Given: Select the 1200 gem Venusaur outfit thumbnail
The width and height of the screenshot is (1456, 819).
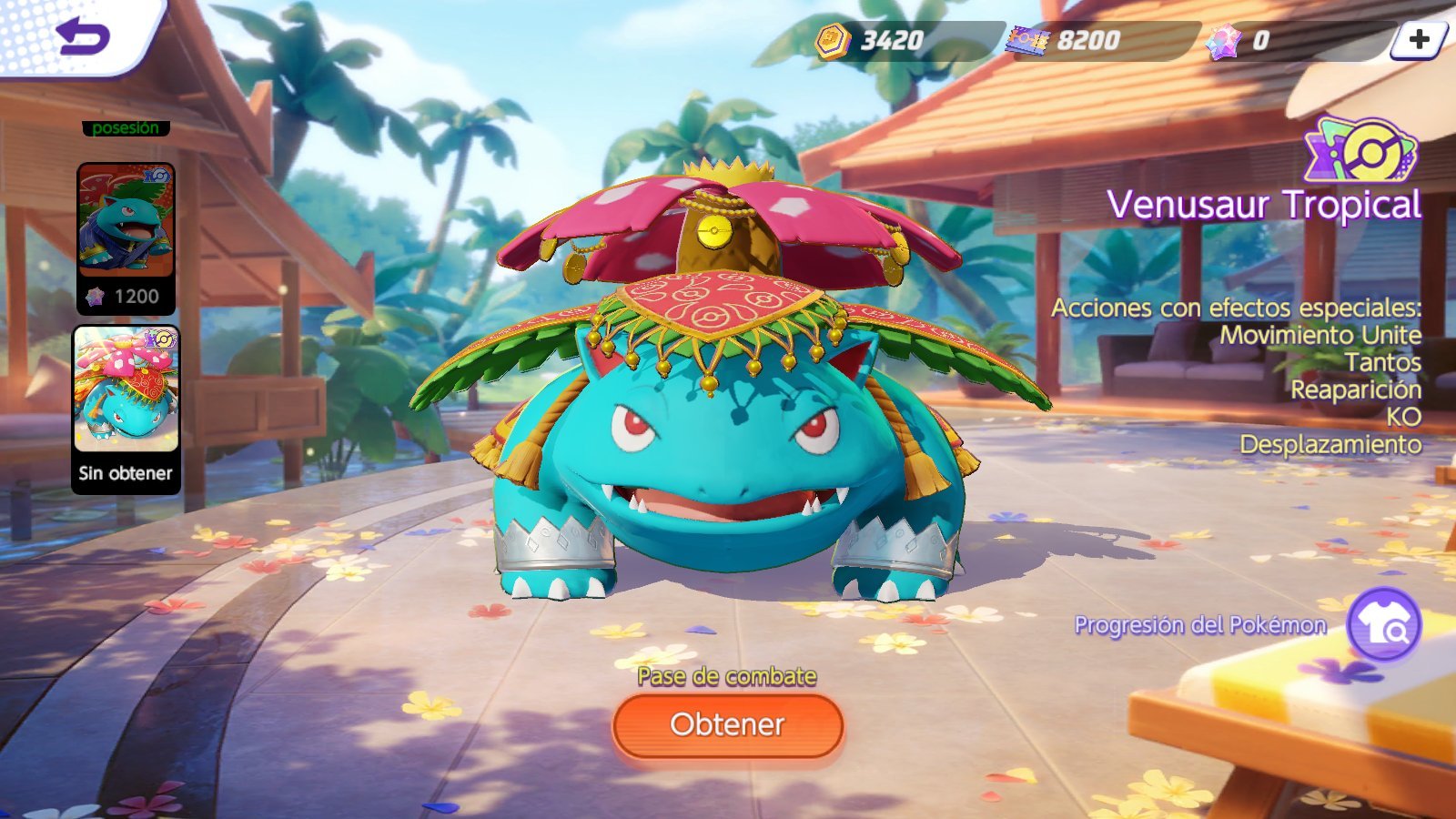Looking at the screenshot, I should tap(126, 237).
